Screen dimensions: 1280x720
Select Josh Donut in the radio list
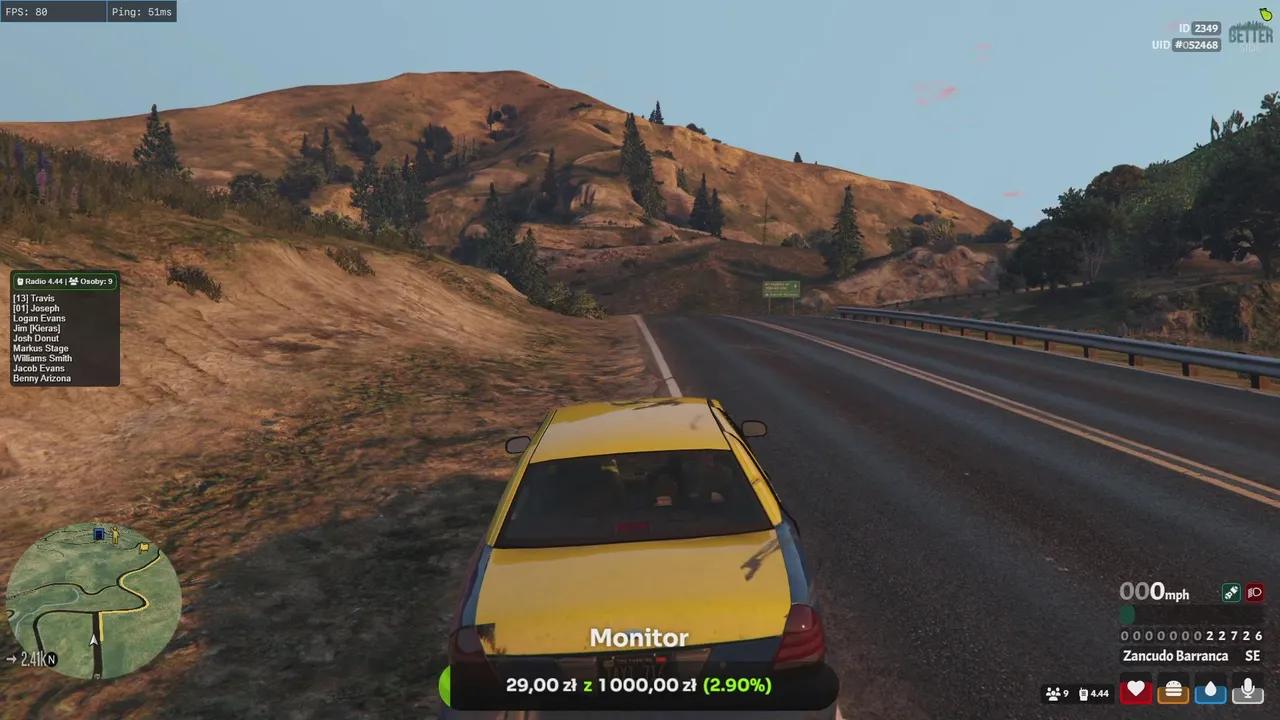click(x=36, y=338)
